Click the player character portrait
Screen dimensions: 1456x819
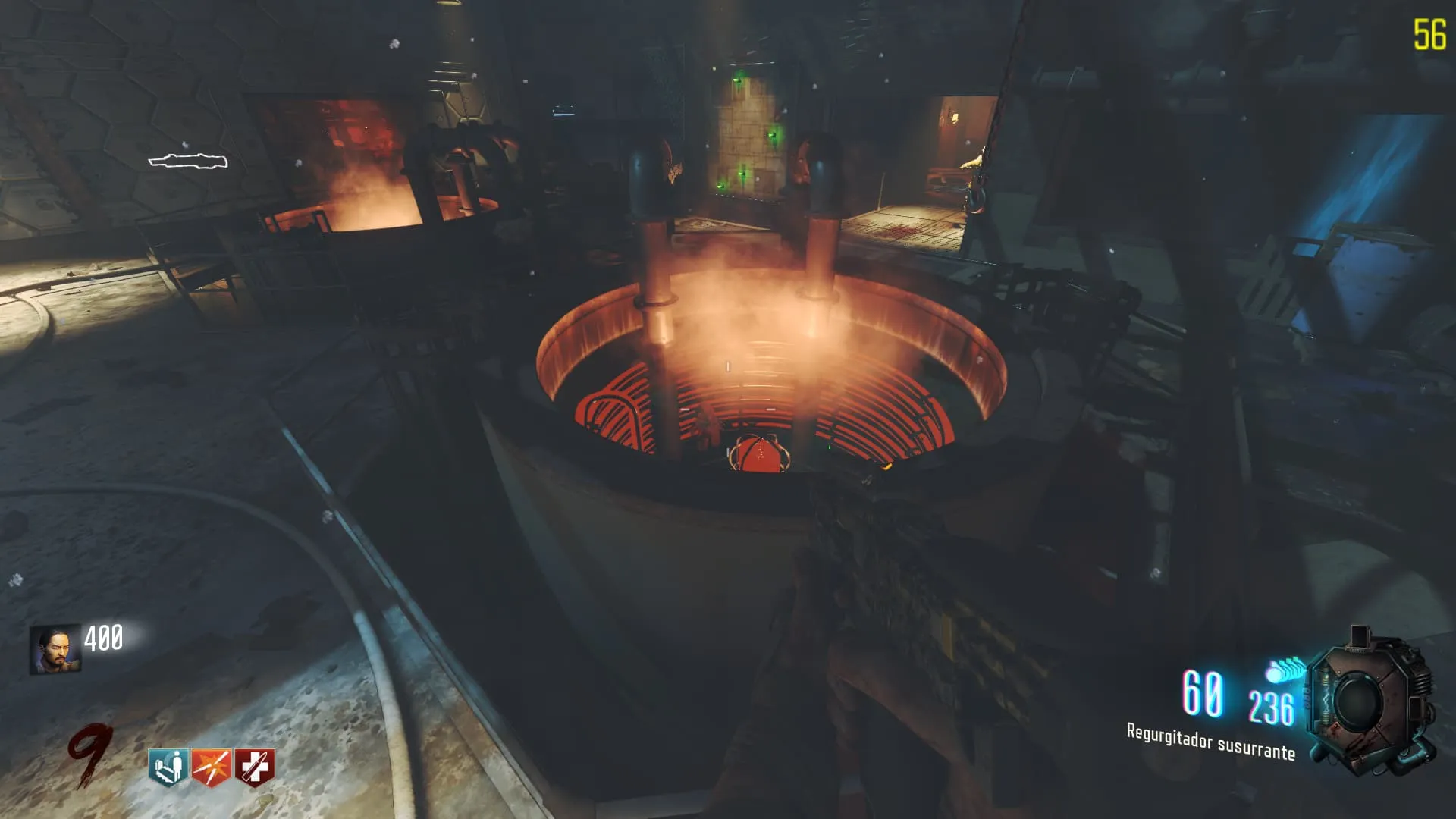pyautogui.click(x=55, y=649)
